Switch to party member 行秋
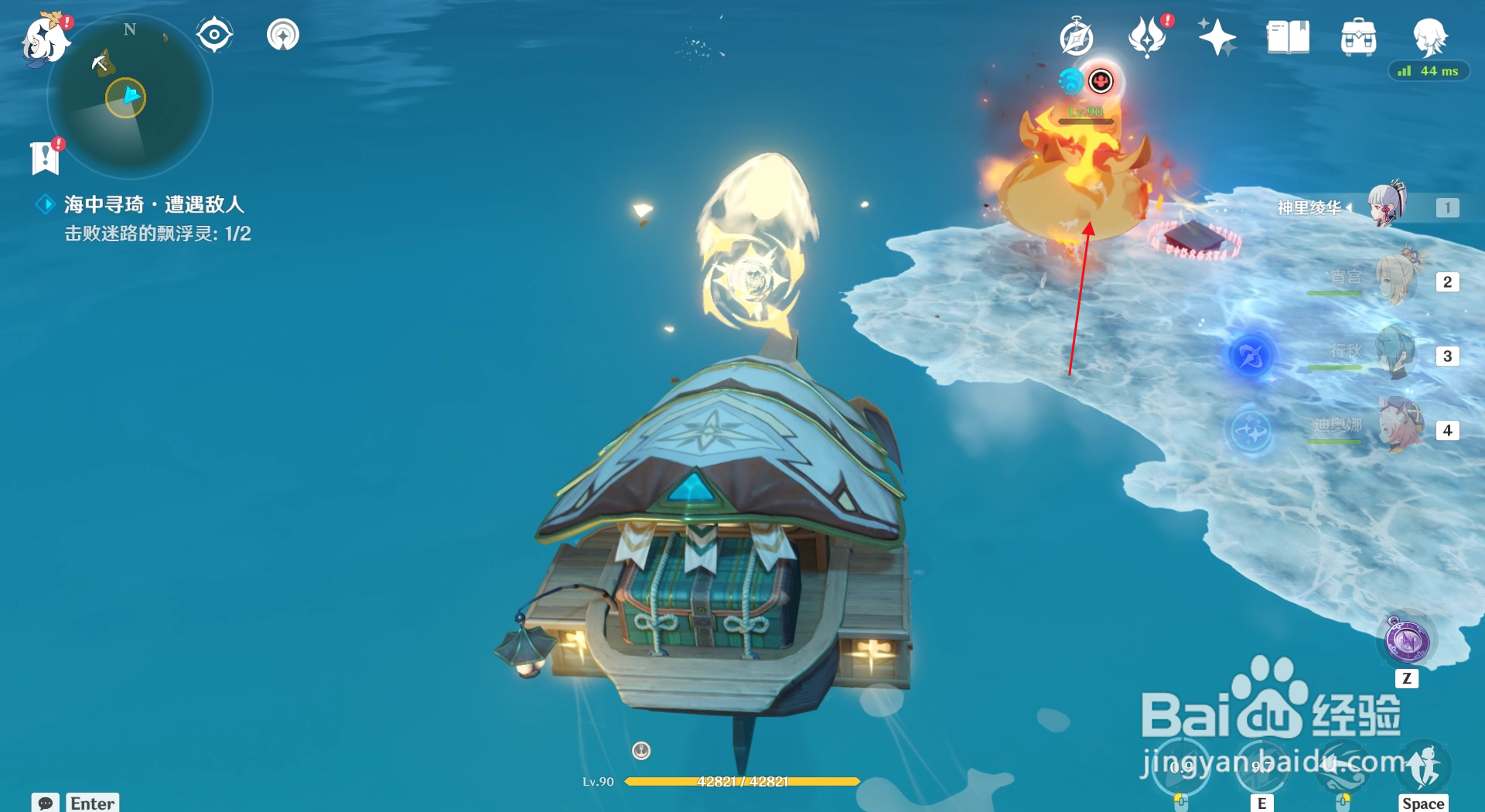This screenshot has width=1485, height=812. pyautogui.click(x=1398, y=354)
